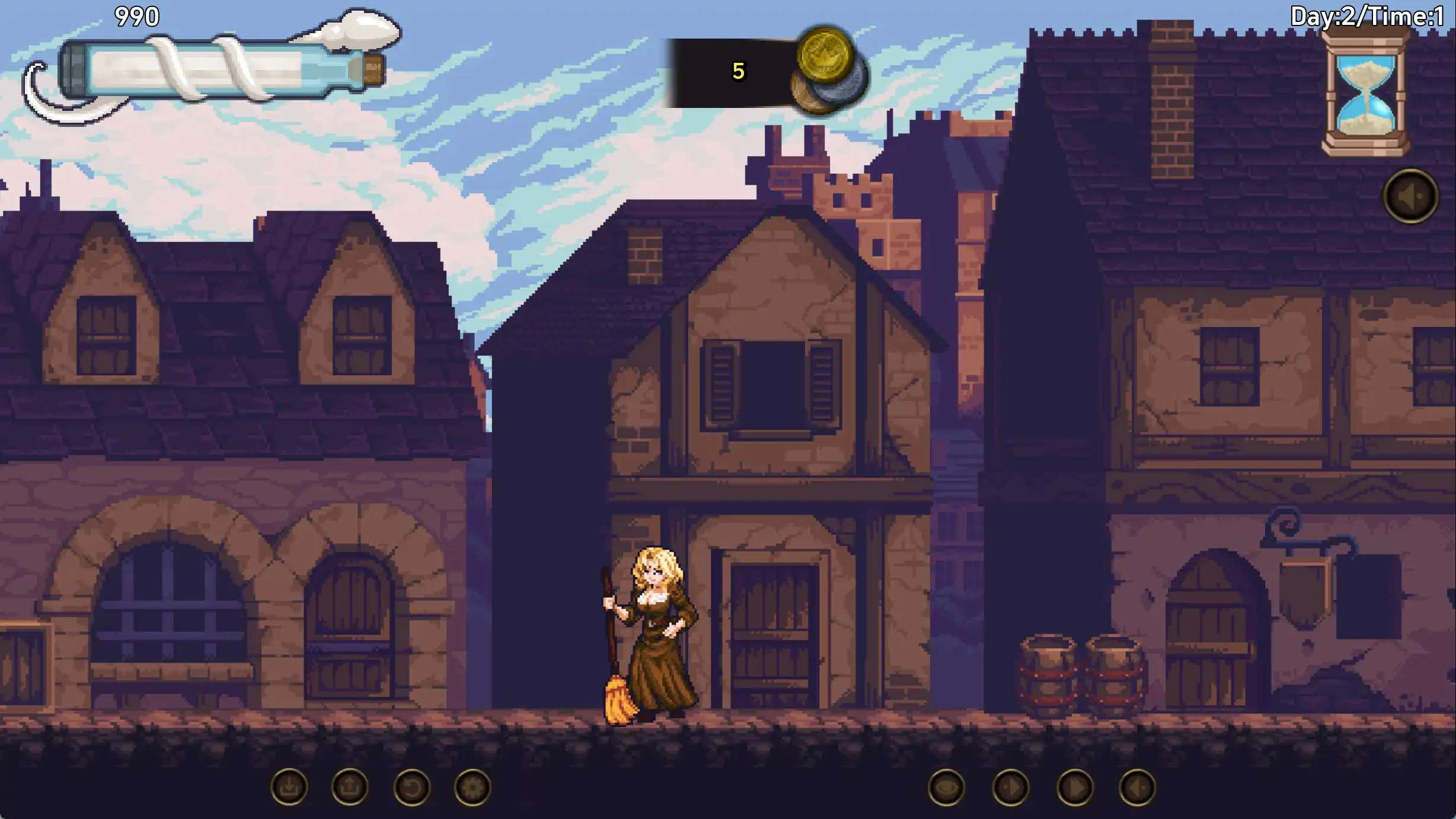
Task: Go back with the left-pointing arrow button
Action: click(x=1137, y=788)
